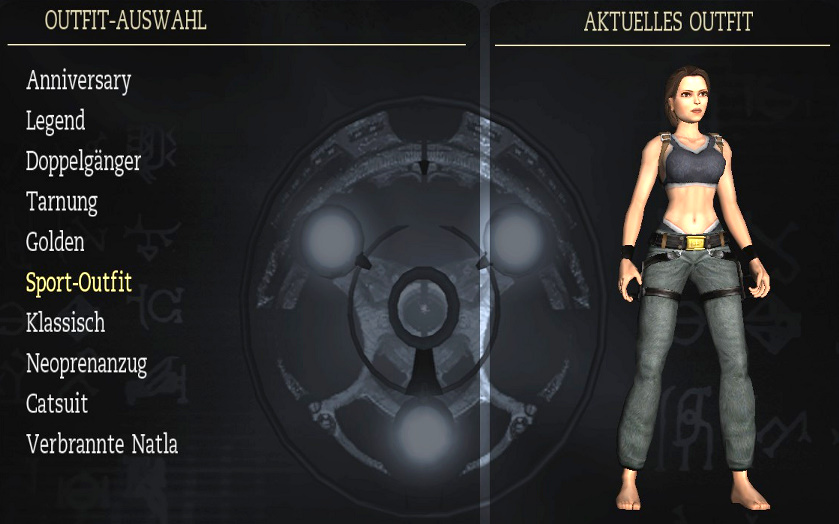Viewport: 839px width, 524px height.
Task: Select the Anniversary outfit
Action: click(x=78, y=81)
